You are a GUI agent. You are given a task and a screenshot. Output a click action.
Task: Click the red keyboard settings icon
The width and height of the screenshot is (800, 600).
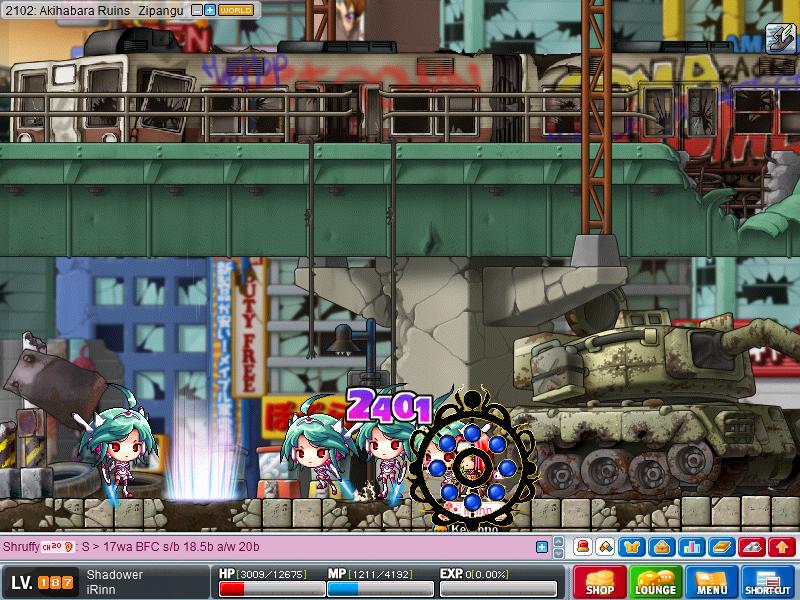[x=752, y=547]
